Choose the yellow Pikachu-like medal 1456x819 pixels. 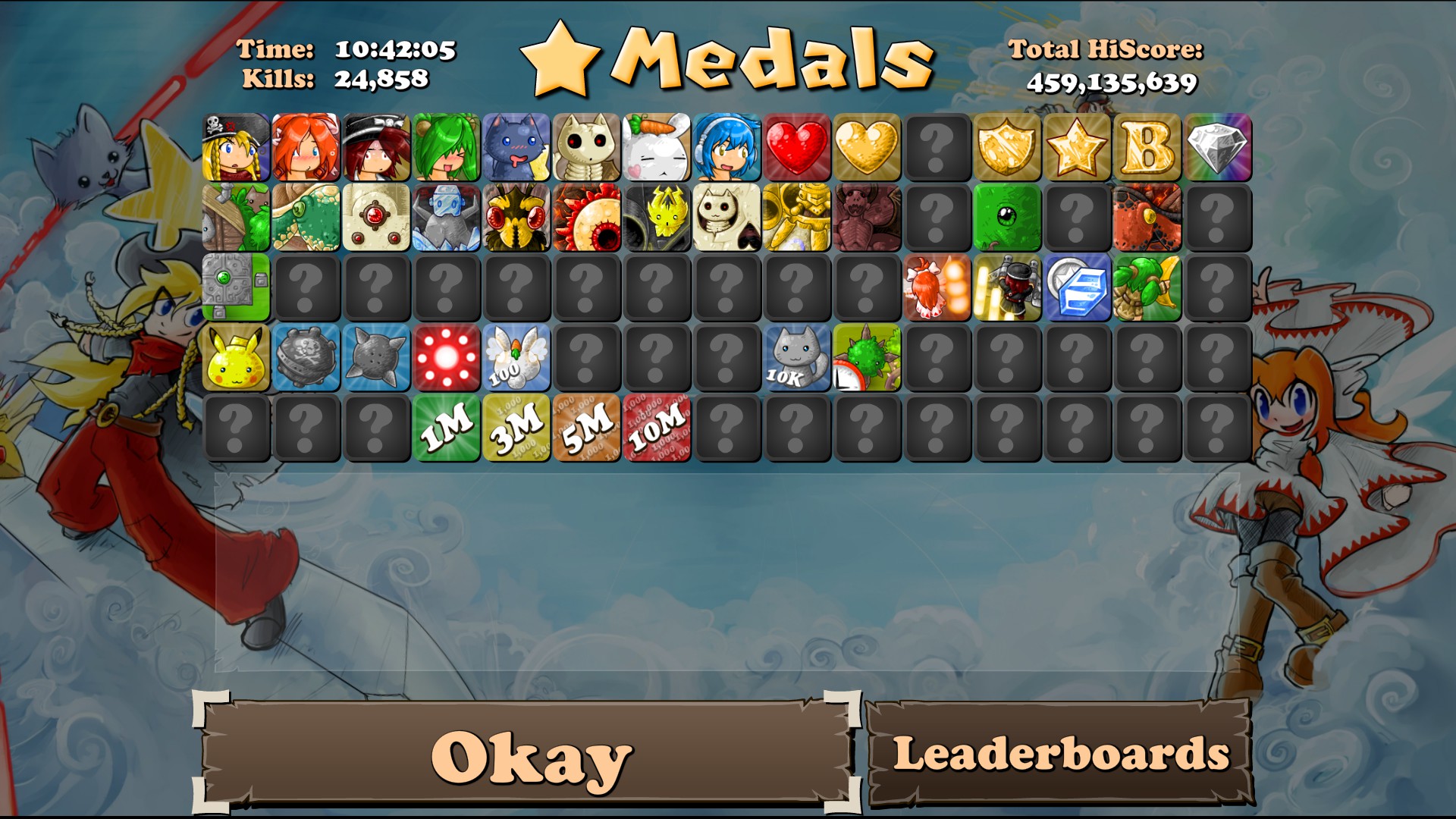(x=236, y=358)
